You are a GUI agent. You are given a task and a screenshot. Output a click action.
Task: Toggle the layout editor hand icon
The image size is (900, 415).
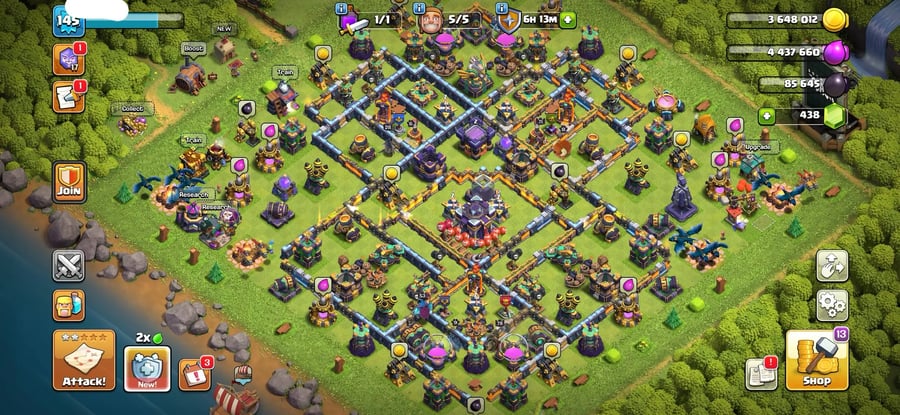(832, 265)
